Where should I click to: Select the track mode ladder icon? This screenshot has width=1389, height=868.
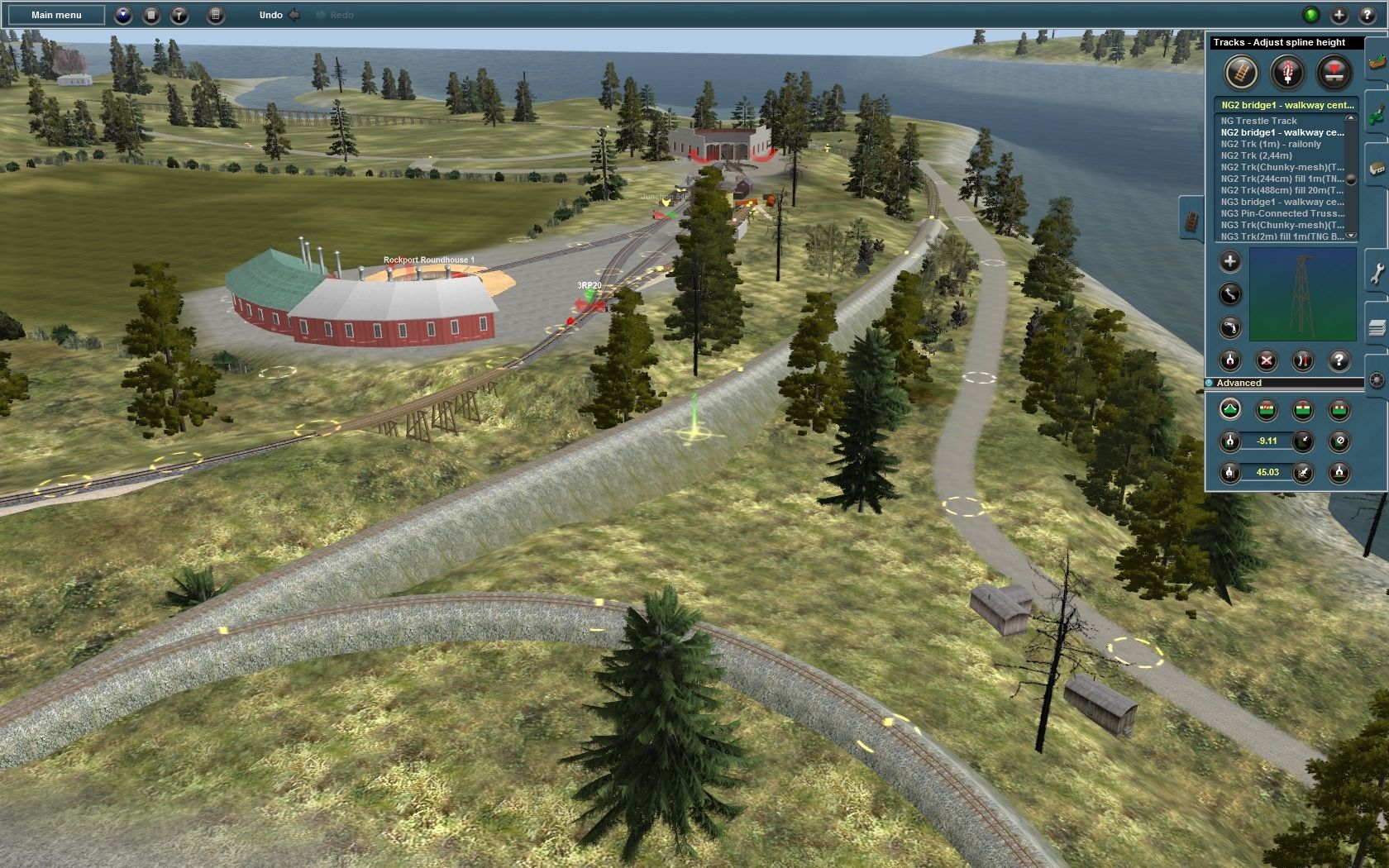tap(1240, 73)
